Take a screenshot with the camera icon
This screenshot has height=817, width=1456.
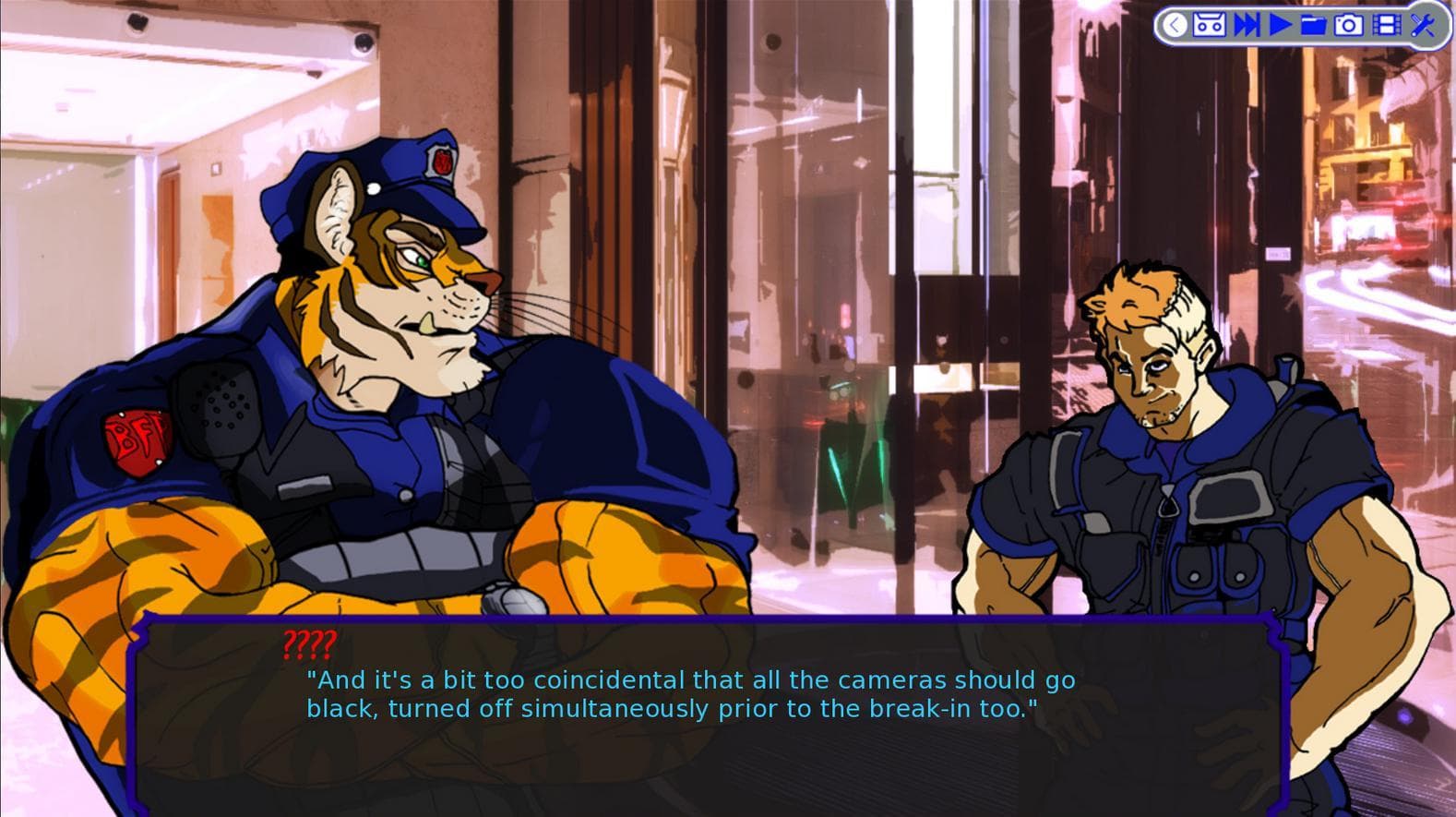pos(1348,25)
